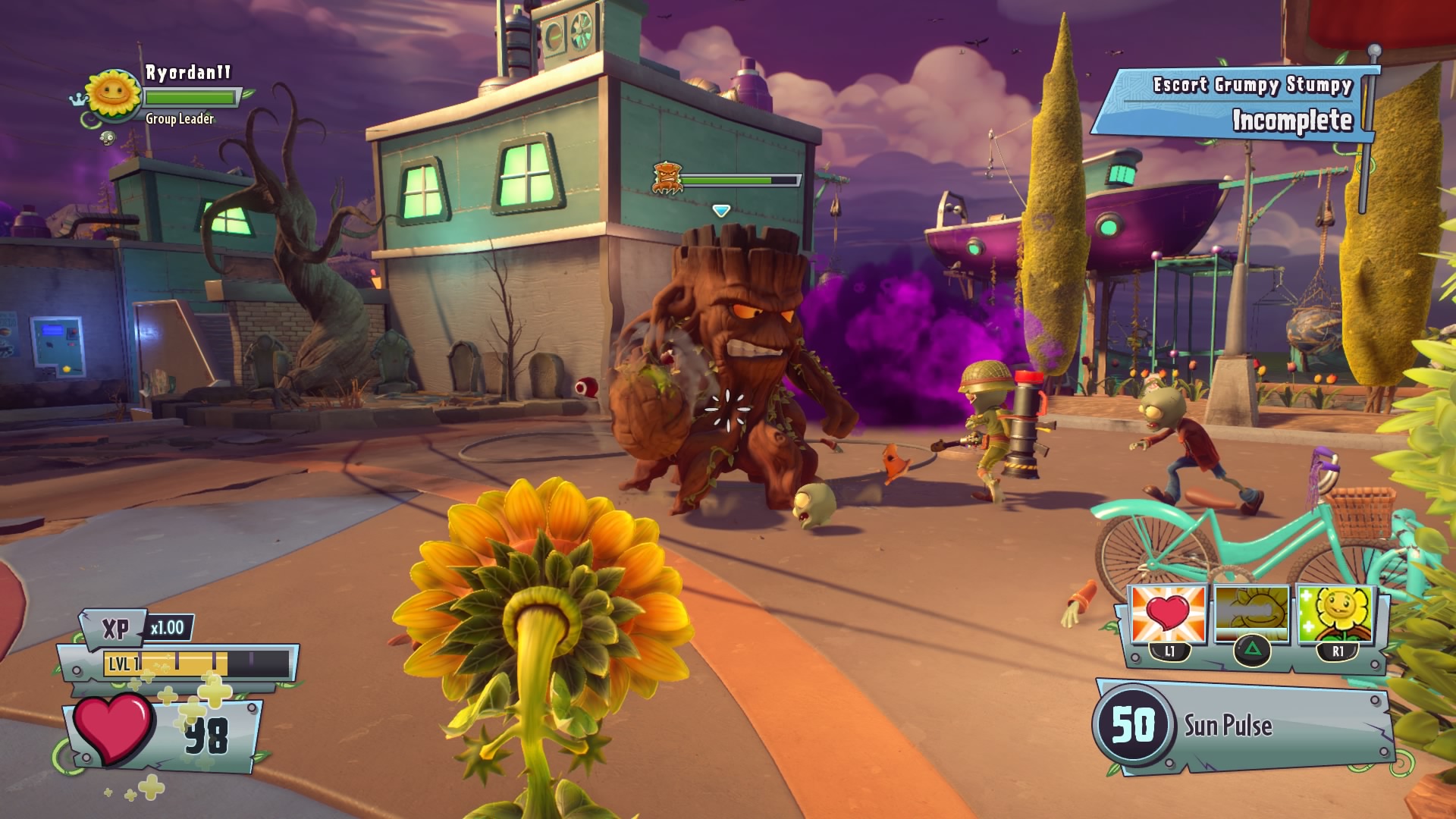Viewport: 1456px width, 819px height.
Task: Click the sunflower portrait beside Ryordan11
Action: pyautogui.click(x=114, y=94)
